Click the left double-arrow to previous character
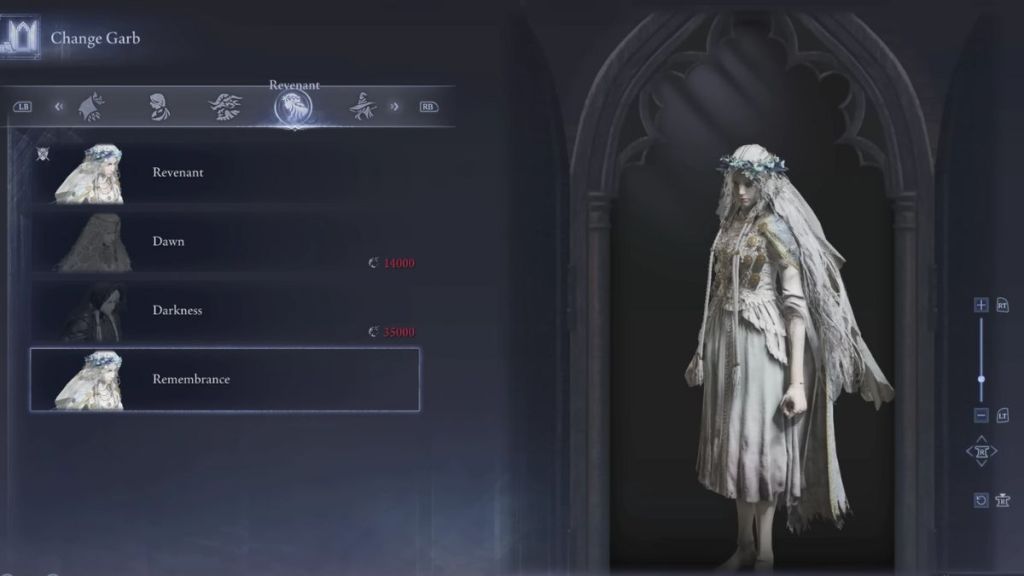The width and height of the screenshot is (1024, 576). 59,106
